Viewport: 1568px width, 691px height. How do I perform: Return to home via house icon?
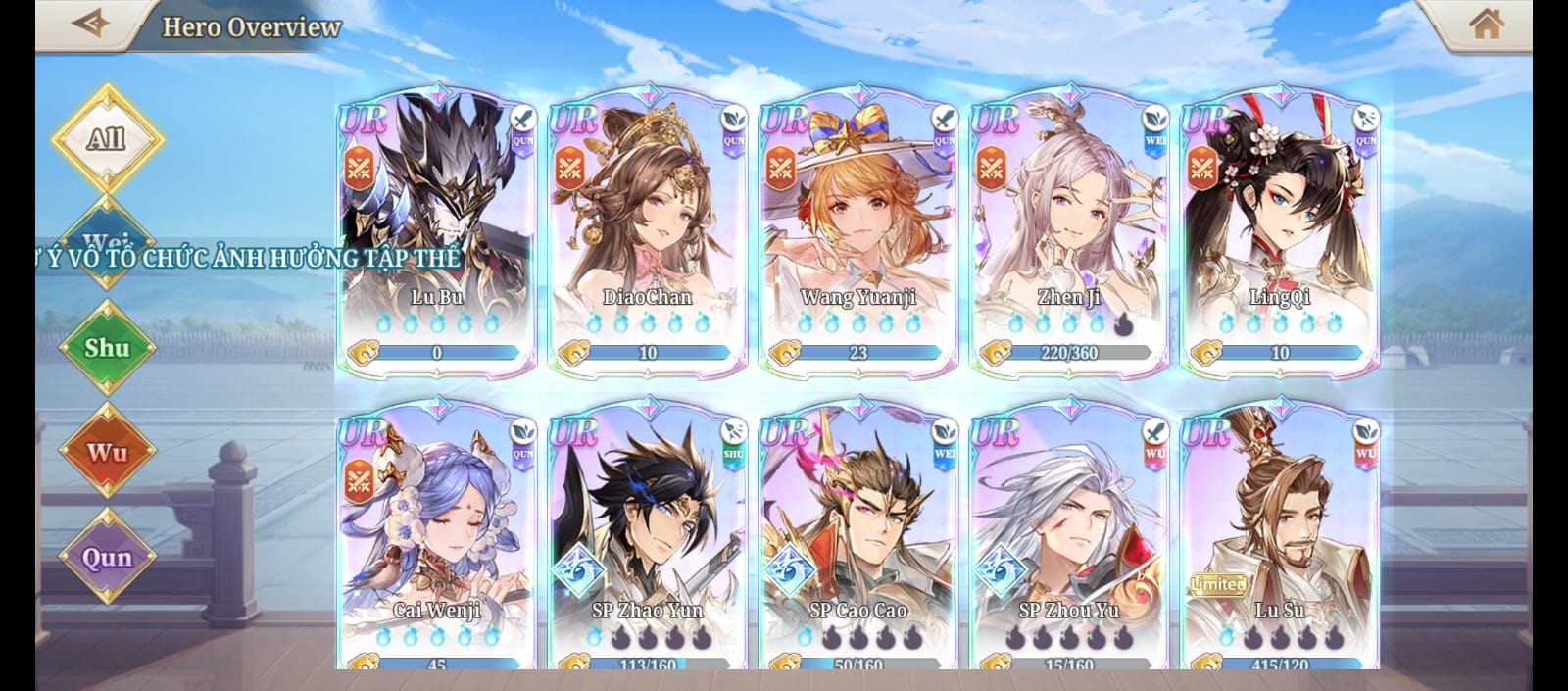(1486, 24)
